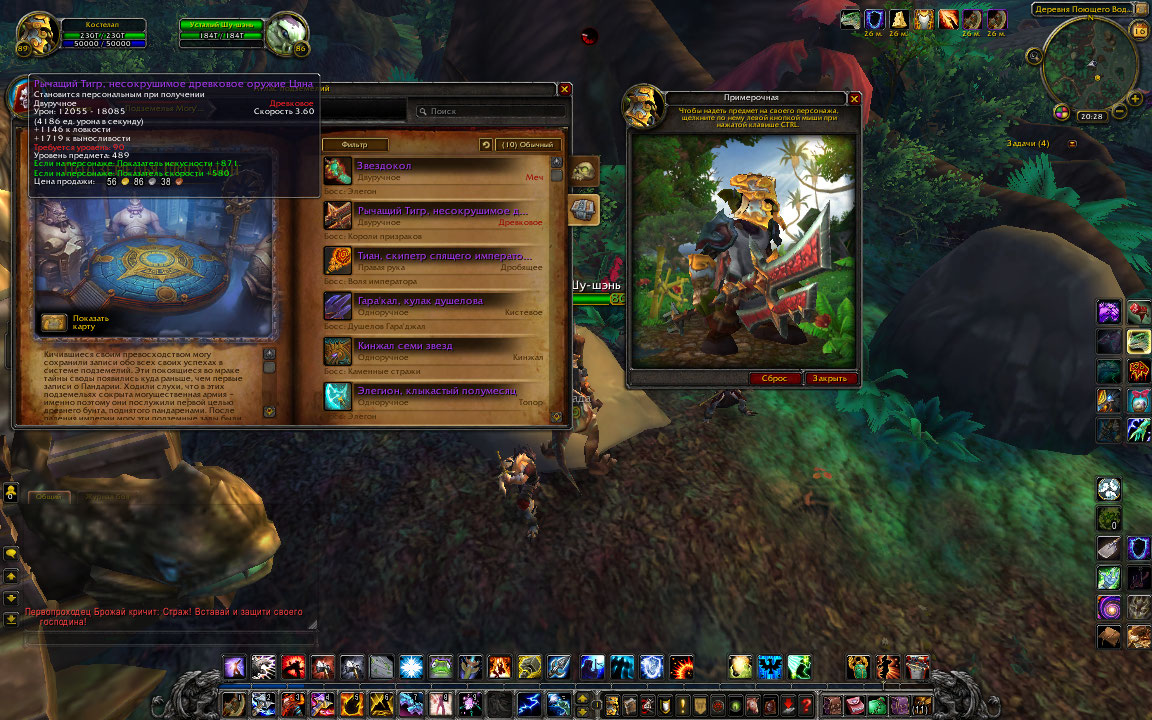Viewport: 1152px width, 720px height.
Task: Switch to the treasure chest loot tab
Action: (x=584, y=210)
